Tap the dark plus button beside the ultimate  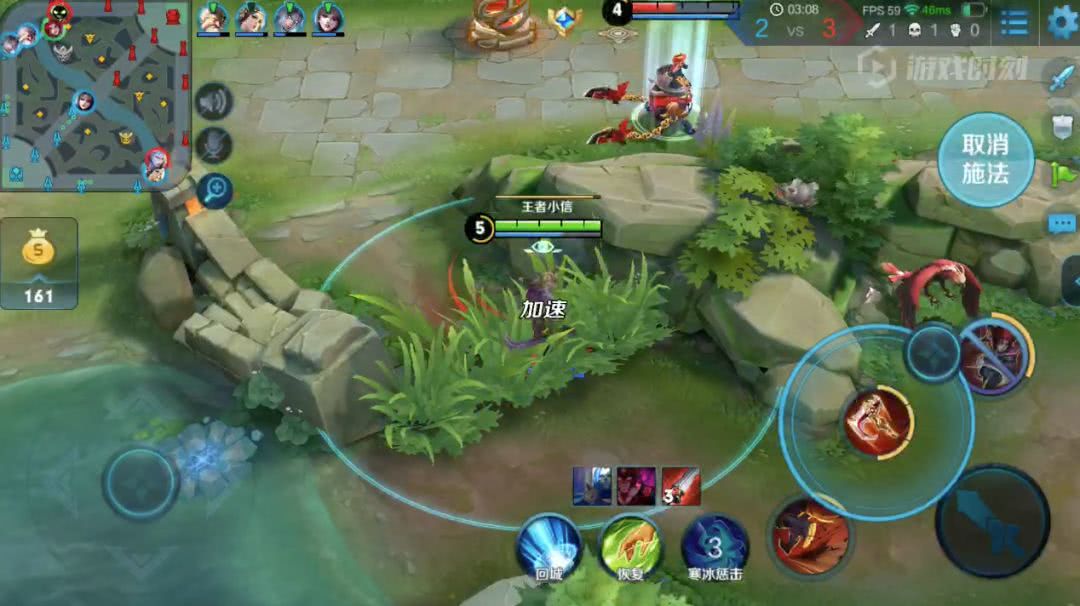click(933, 352)
